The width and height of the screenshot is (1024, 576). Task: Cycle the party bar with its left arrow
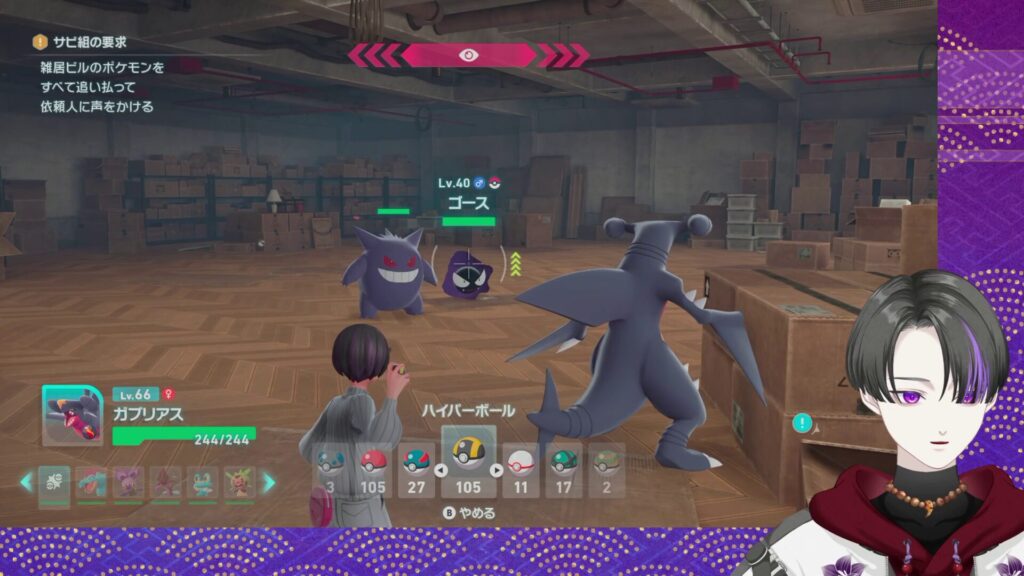[x=27, y=482]
